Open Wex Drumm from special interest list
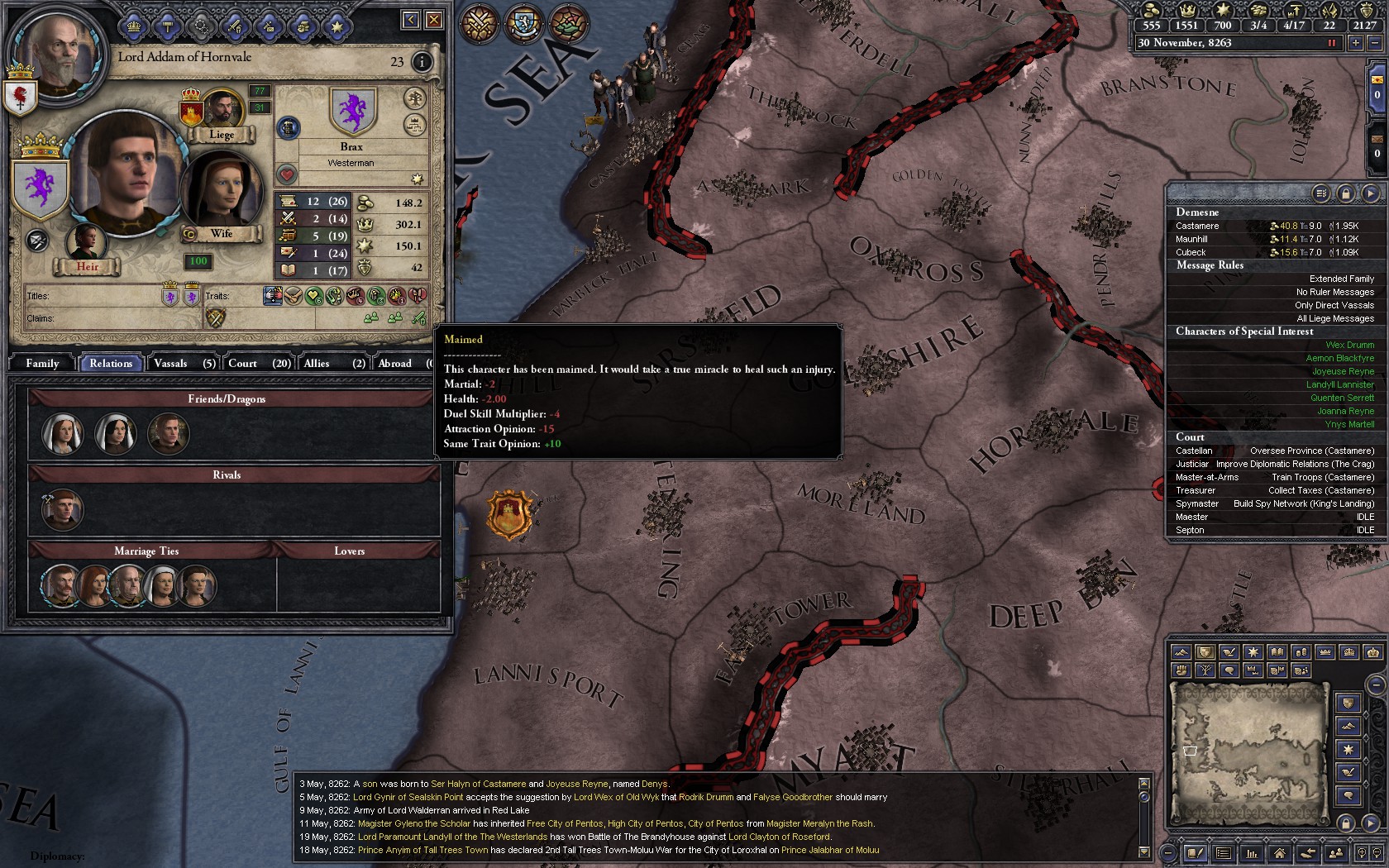1389x868 pixels. [x=1349, y=345]
